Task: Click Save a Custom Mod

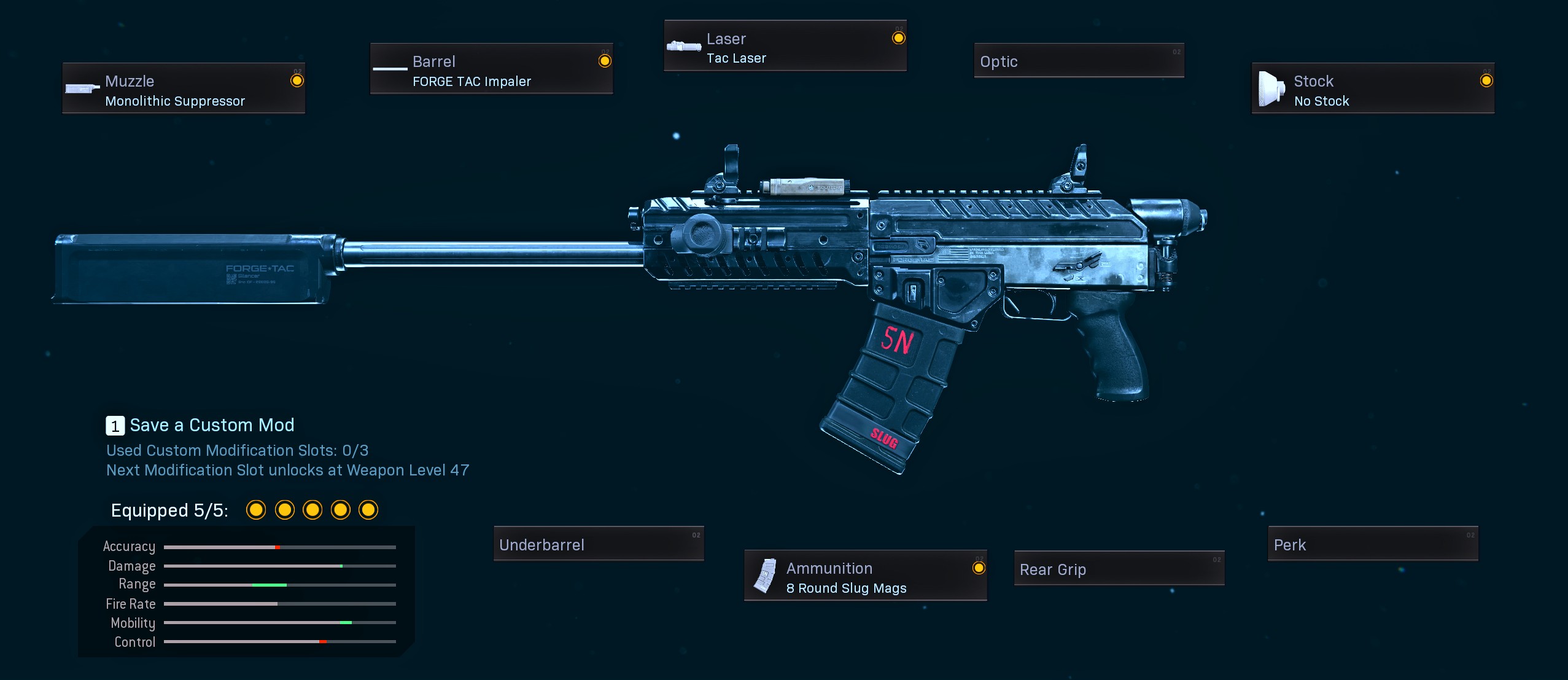Action: [x=201, y=425]
